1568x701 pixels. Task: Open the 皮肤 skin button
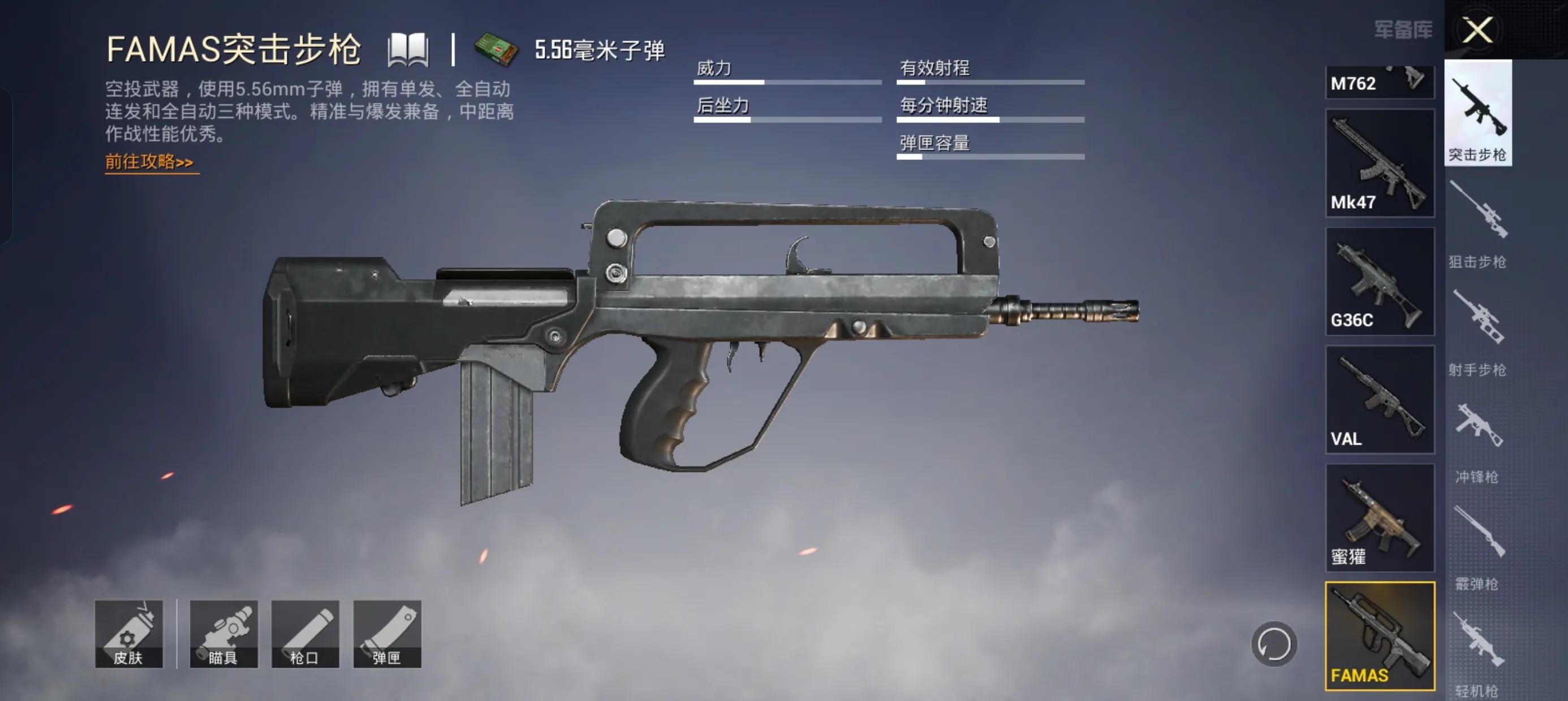point(128,634)
